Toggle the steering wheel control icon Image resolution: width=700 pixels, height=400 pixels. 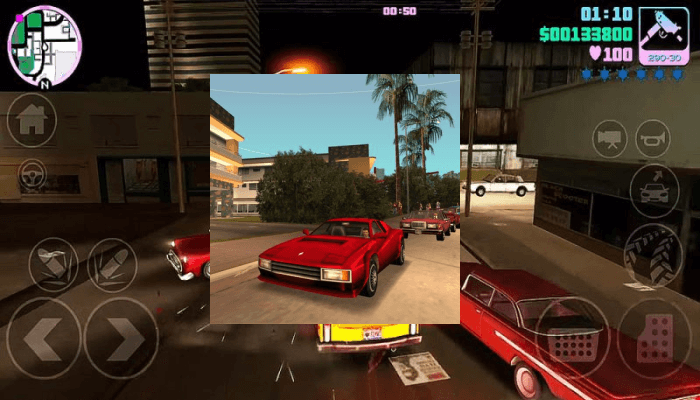coord(32,172)
